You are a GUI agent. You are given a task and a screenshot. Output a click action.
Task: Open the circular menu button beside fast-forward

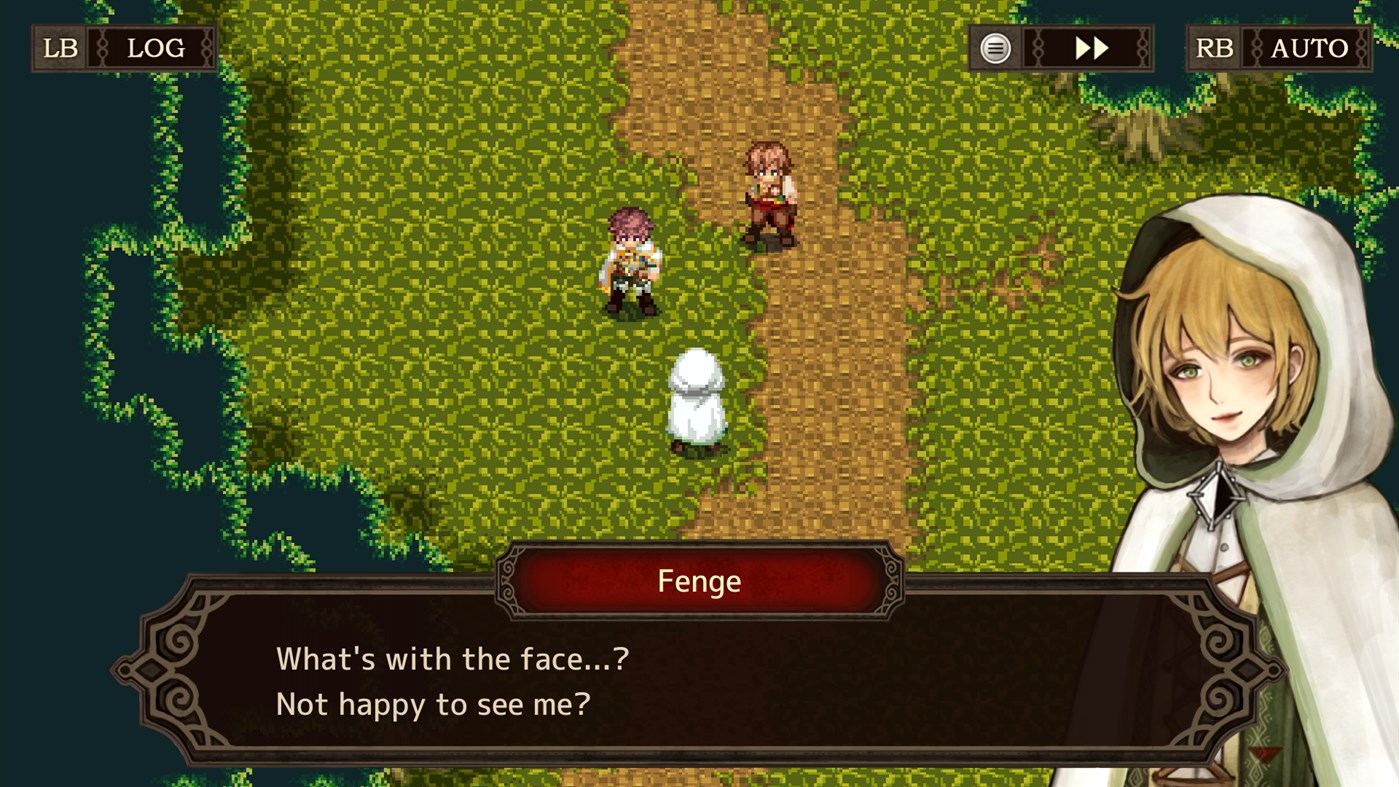tap(993, 47)
